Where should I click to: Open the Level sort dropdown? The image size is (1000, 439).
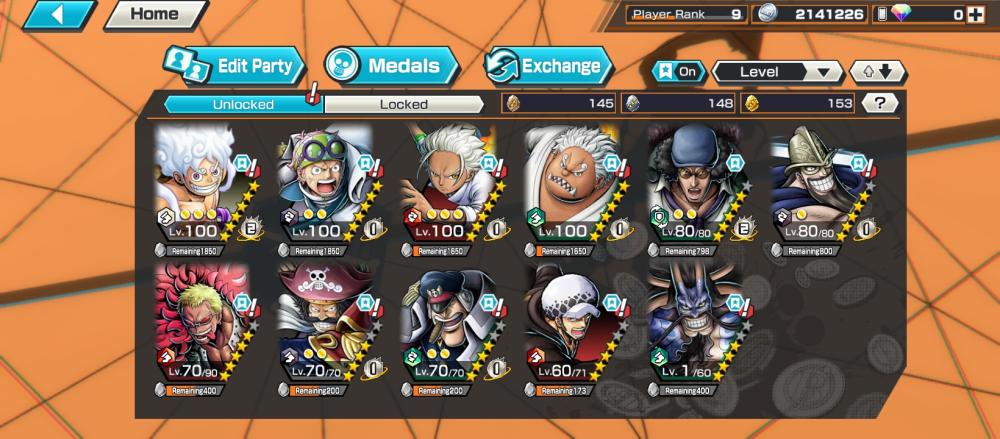(x=777, y=72)
